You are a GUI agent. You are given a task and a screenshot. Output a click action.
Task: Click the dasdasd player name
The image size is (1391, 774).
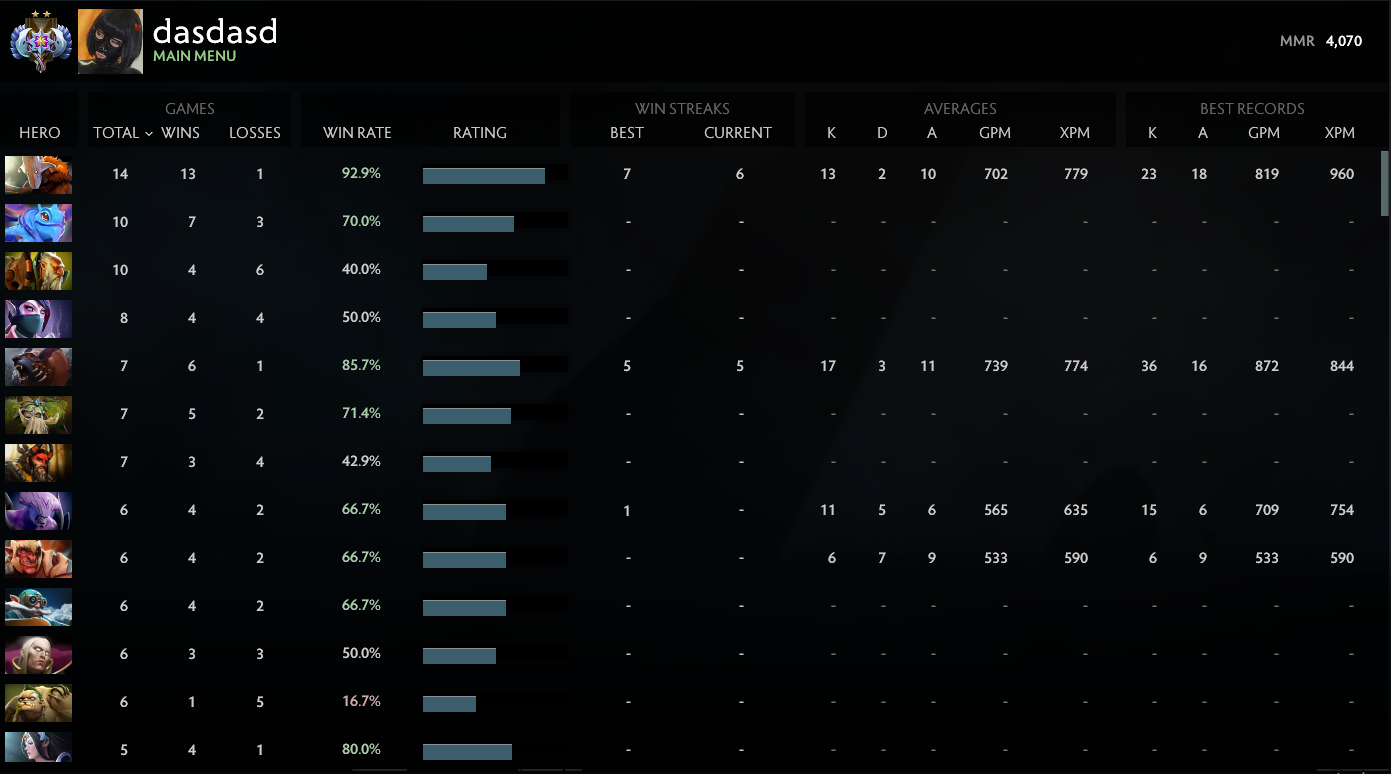click(215, 31)
